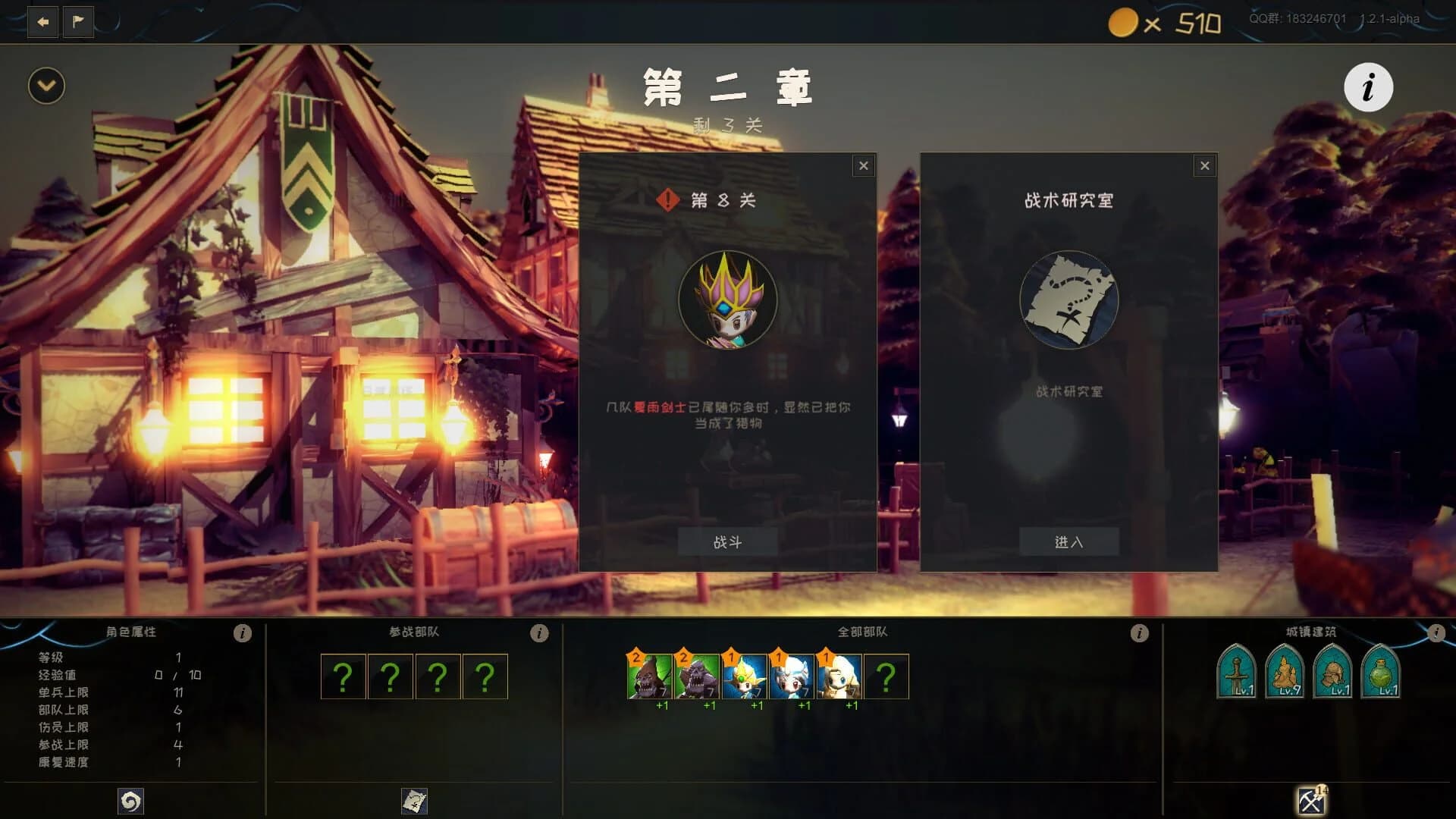
Task: Click the white info button at top-right
Action: (x=1368, y=87)
